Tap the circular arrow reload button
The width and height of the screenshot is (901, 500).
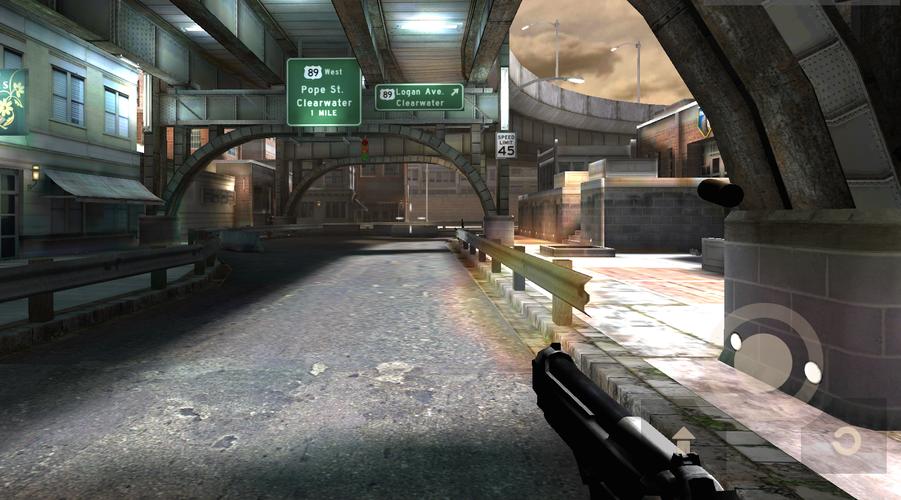[845, 441]
